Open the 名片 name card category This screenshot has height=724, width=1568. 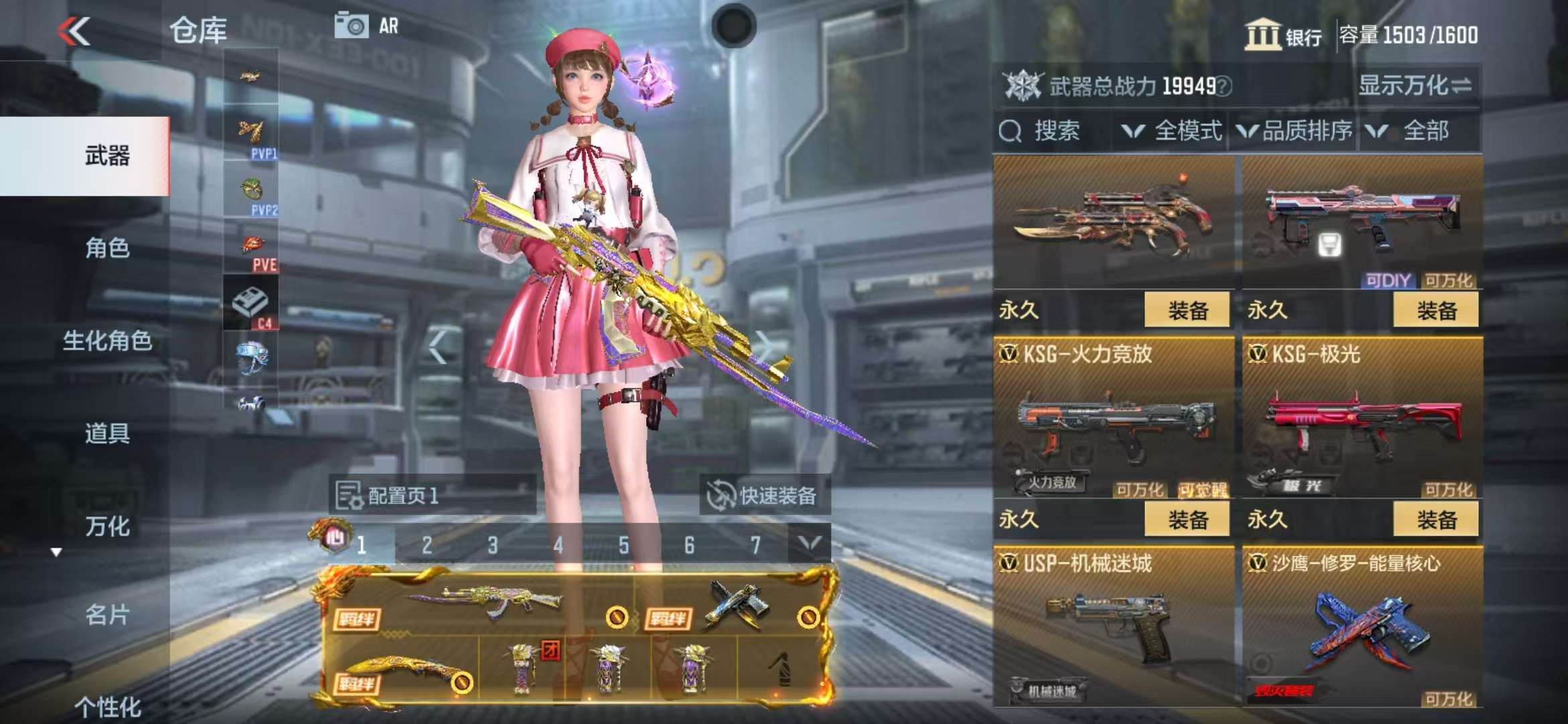[x=107, y=614]
